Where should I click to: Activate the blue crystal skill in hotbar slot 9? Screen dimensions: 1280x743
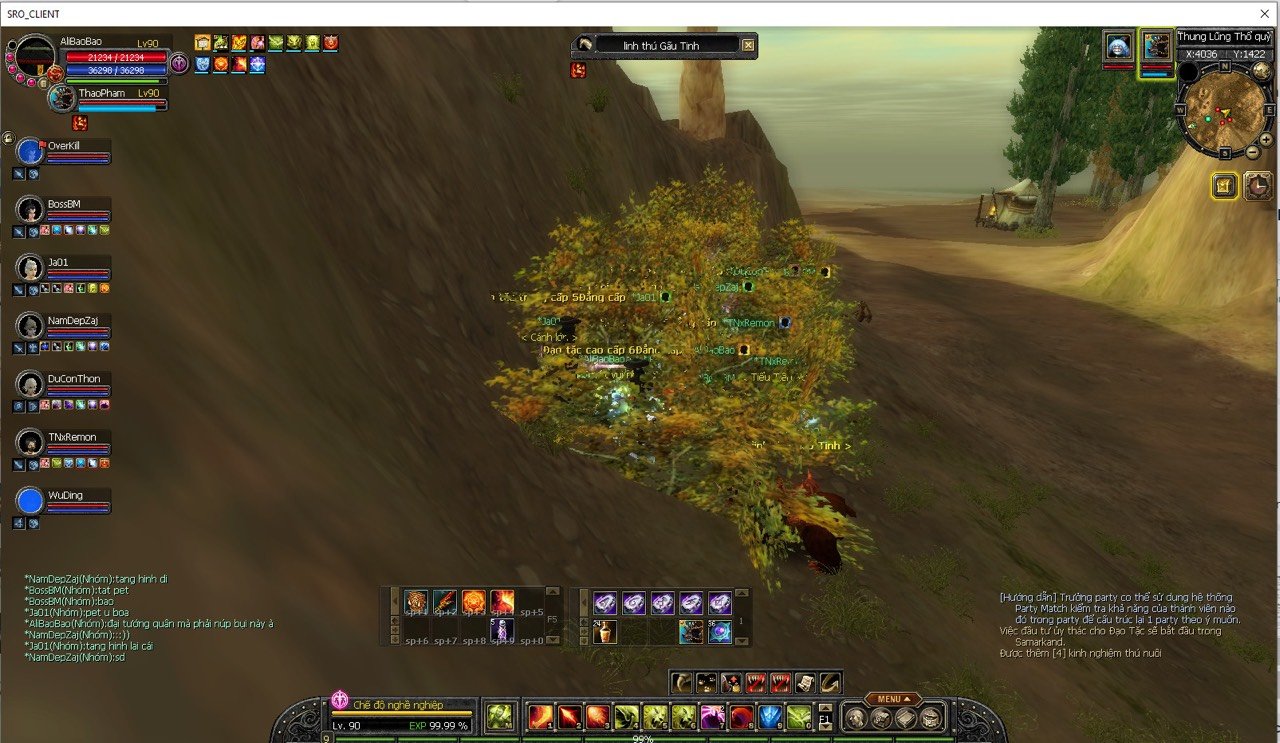point(769,717)
